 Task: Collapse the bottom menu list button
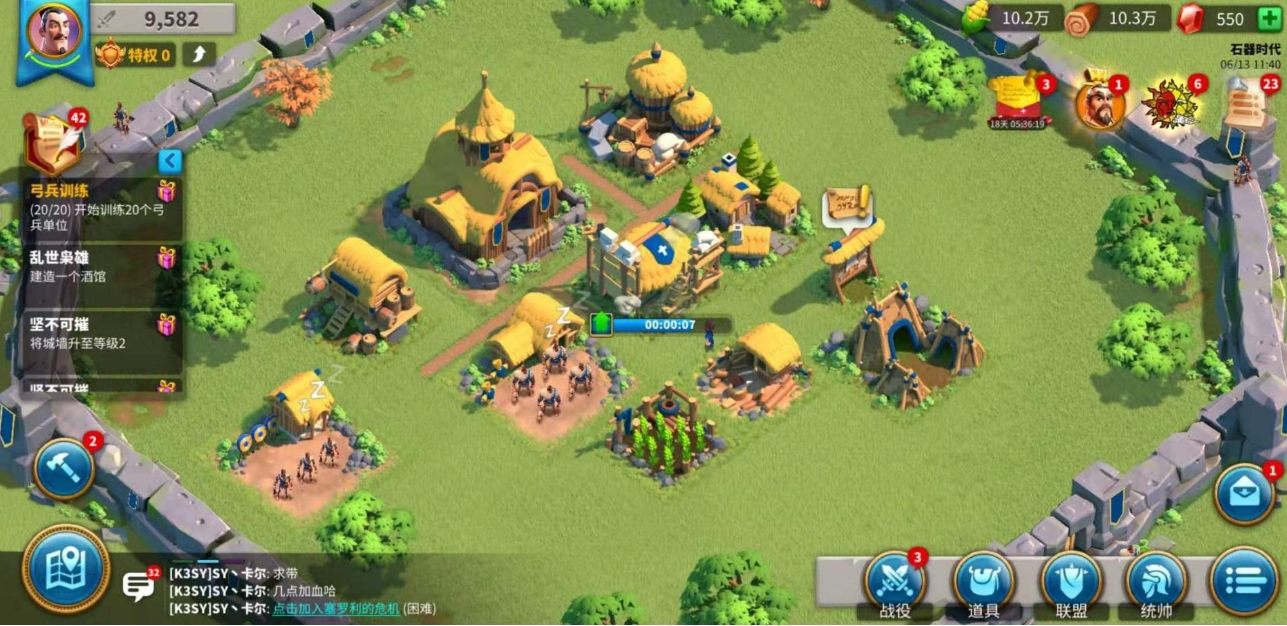click(x=1243, y=581)
